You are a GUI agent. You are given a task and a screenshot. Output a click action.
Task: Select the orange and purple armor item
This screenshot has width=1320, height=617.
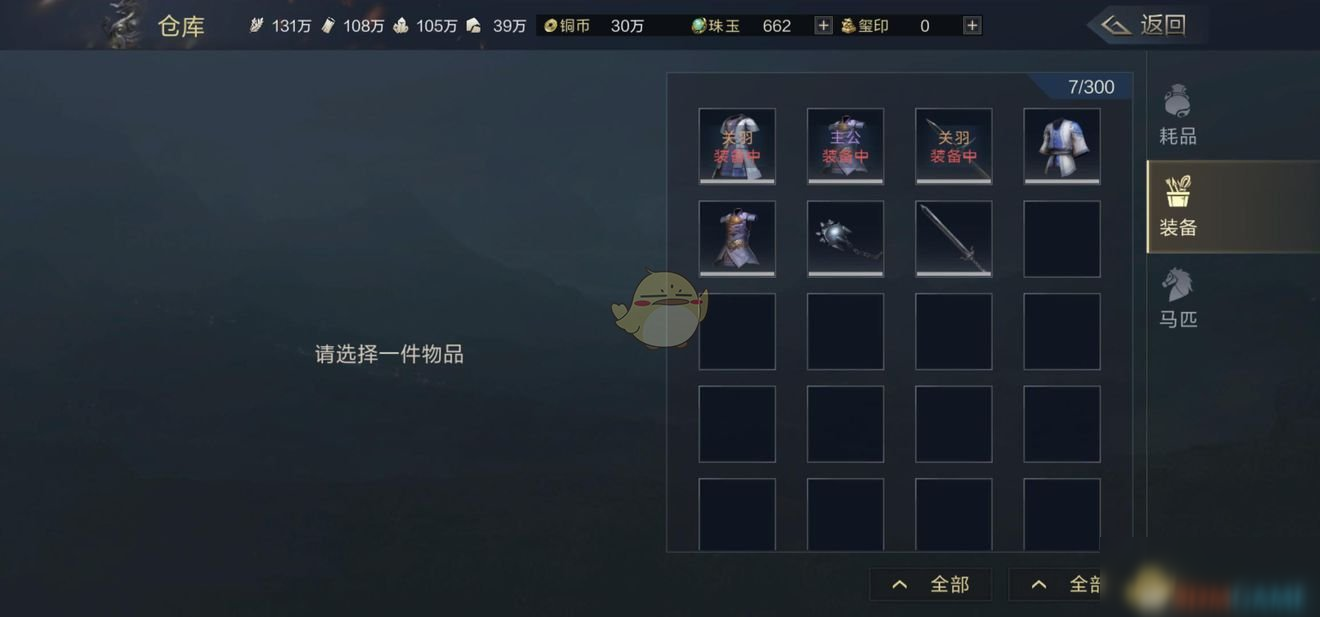[x=737, y=238]
